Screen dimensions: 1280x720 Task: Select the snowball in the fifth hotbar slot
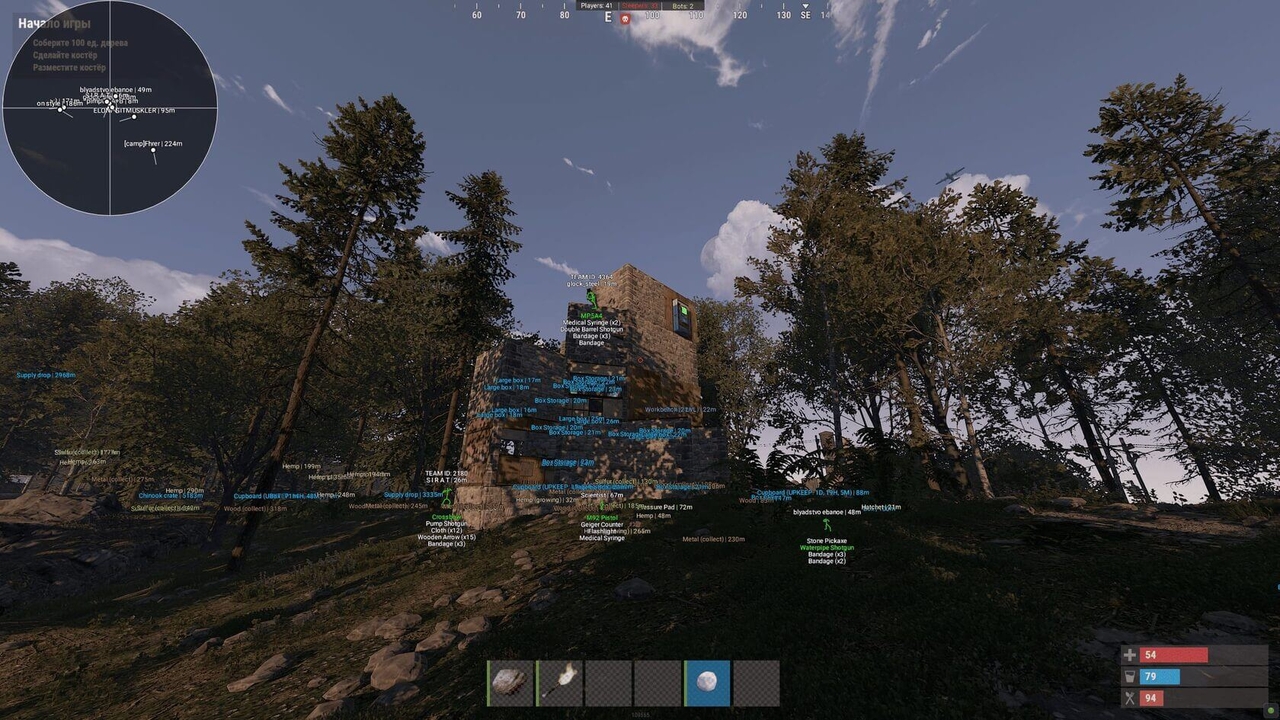click(x=706, y=683)
